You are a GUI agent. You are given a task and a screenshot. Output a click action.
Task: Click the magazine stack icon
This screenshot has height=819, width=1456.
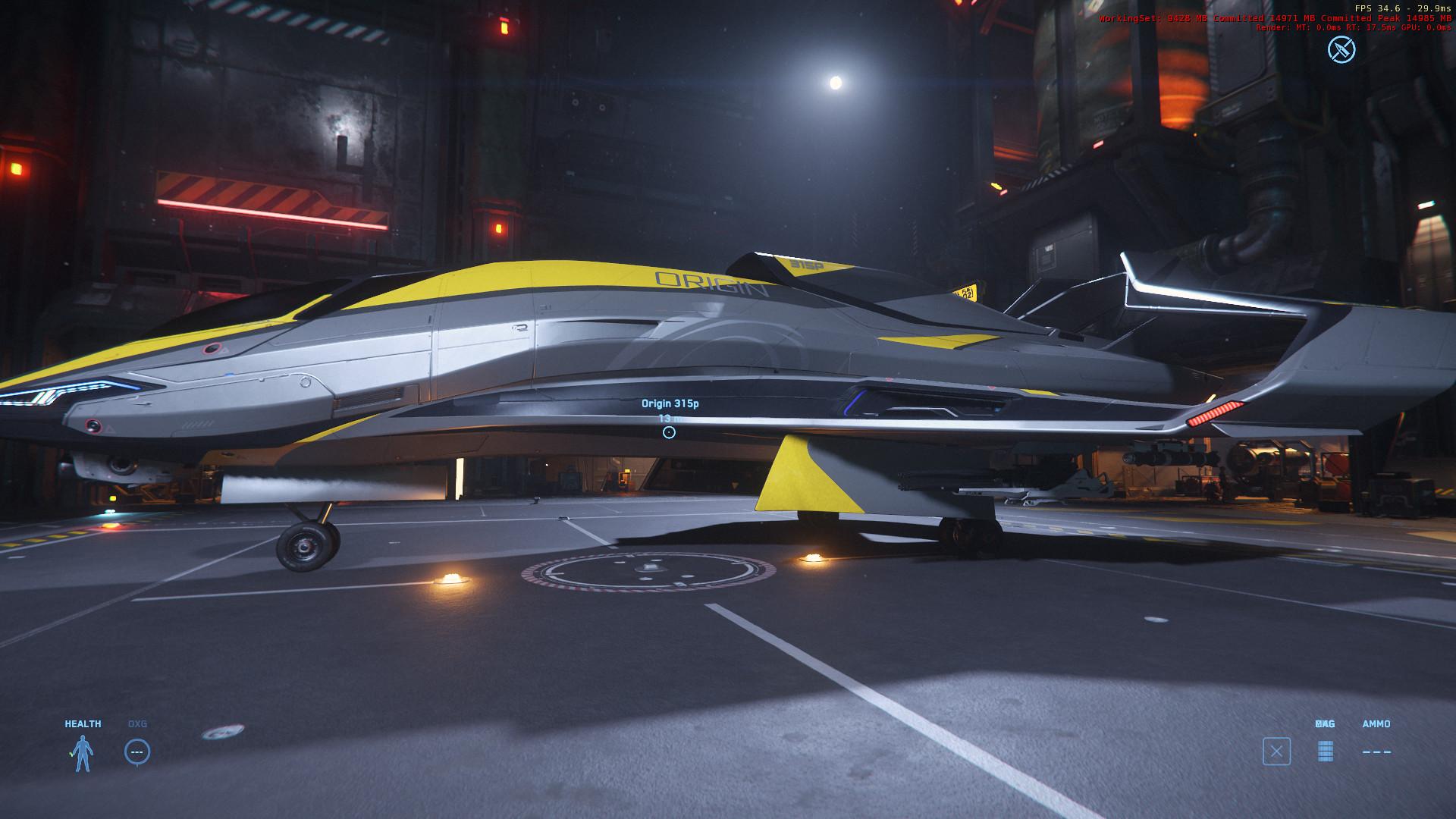click(1325, 751)
